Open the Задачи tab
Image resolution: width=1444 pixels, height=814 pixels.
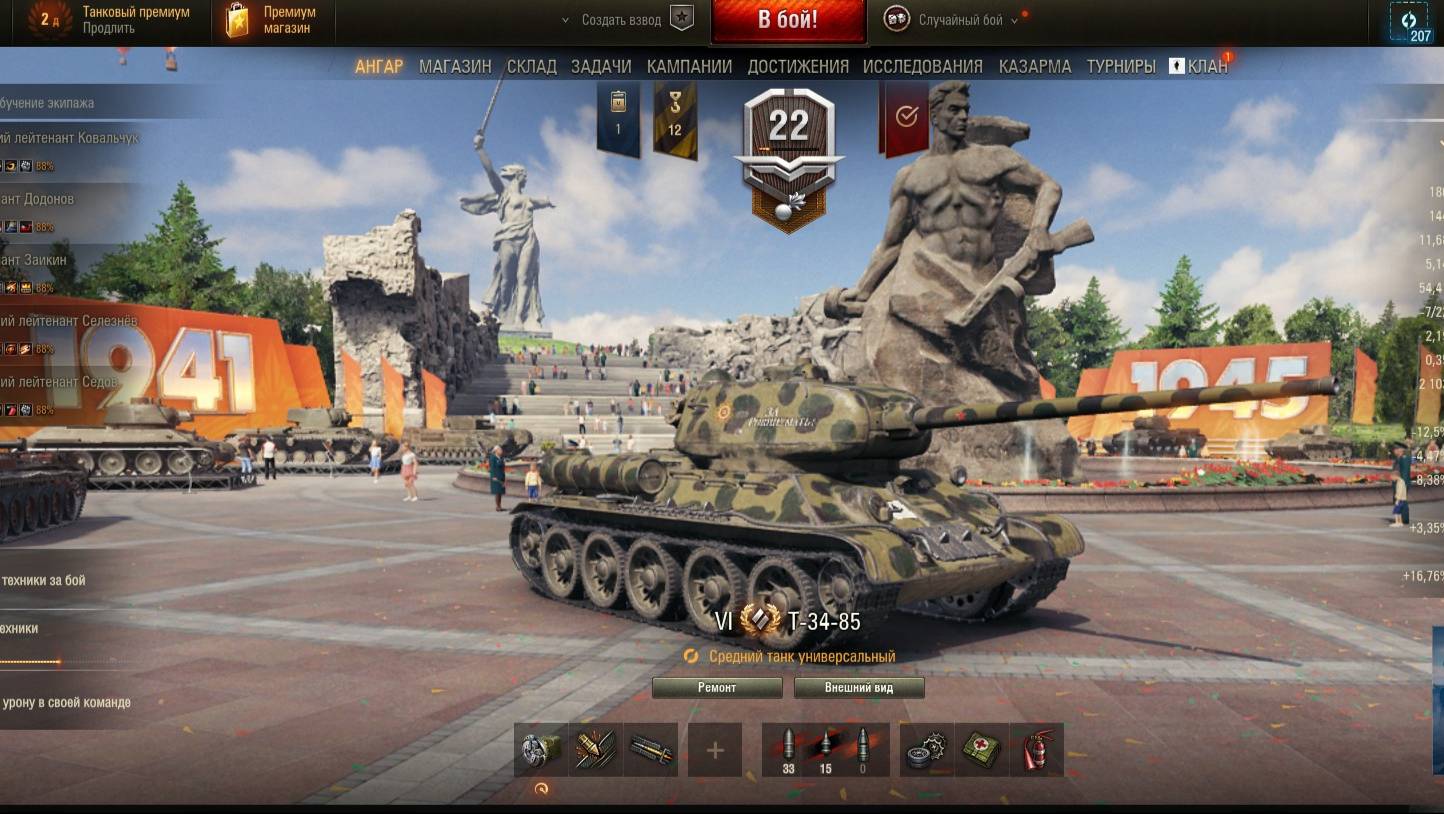[x=601, y=66]
